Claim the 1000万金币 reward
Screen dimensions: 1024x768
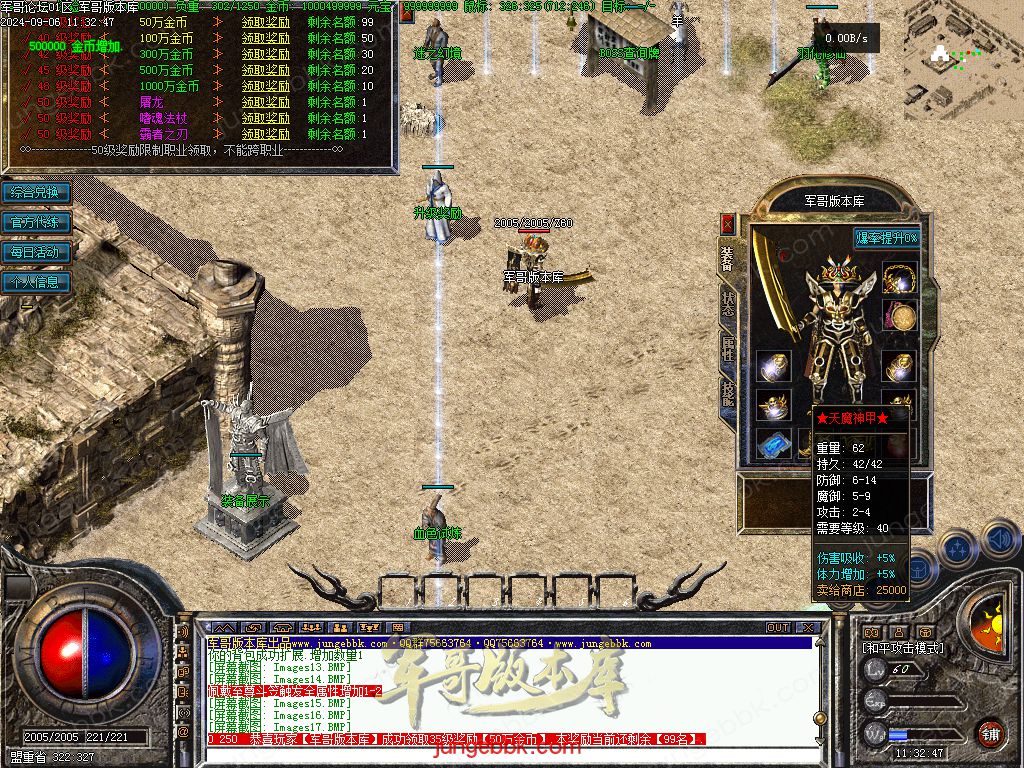tap(266, 86)
